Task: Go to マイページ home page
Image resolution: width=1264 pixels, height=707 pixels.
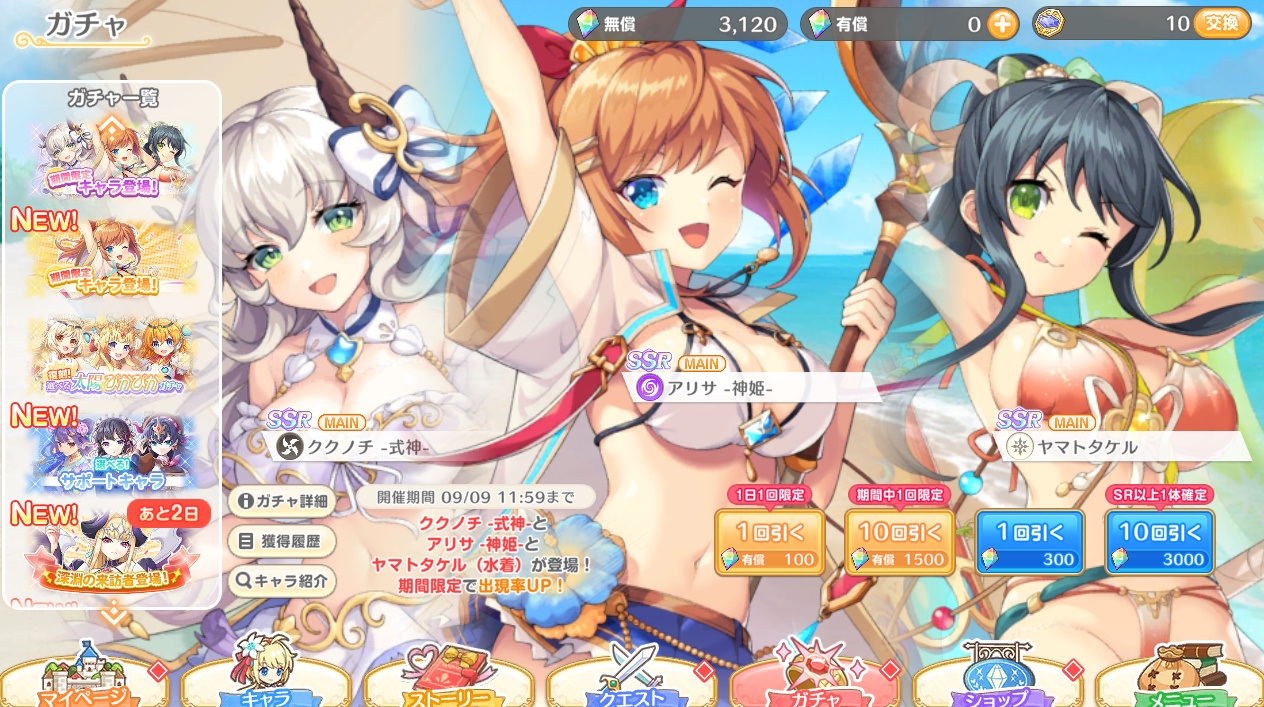Action: click(x=85, y=685)
